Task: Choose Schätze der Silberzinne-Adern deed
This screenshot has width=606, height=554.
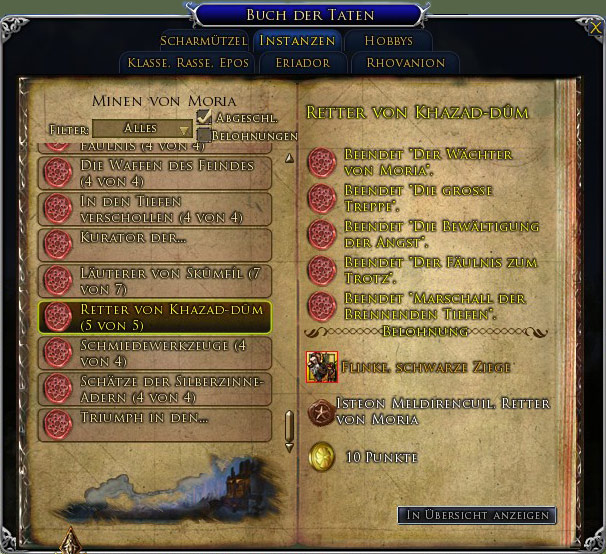Action: 154,388
